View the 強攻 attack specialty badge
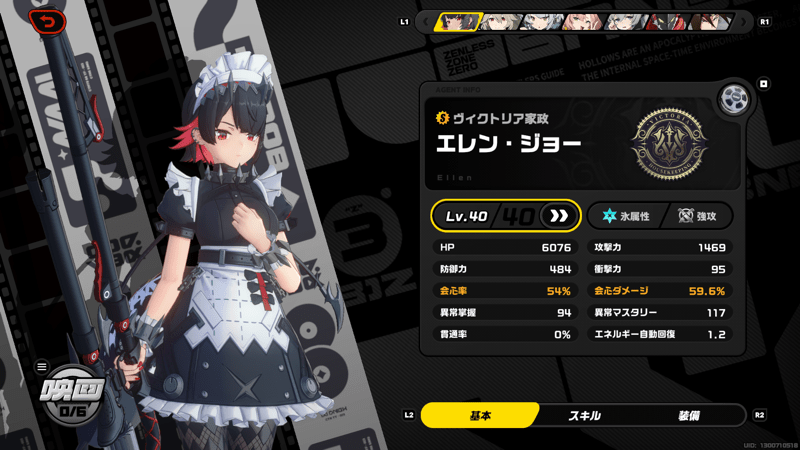This screenshot has height=450, width=800. pos(698,216)
